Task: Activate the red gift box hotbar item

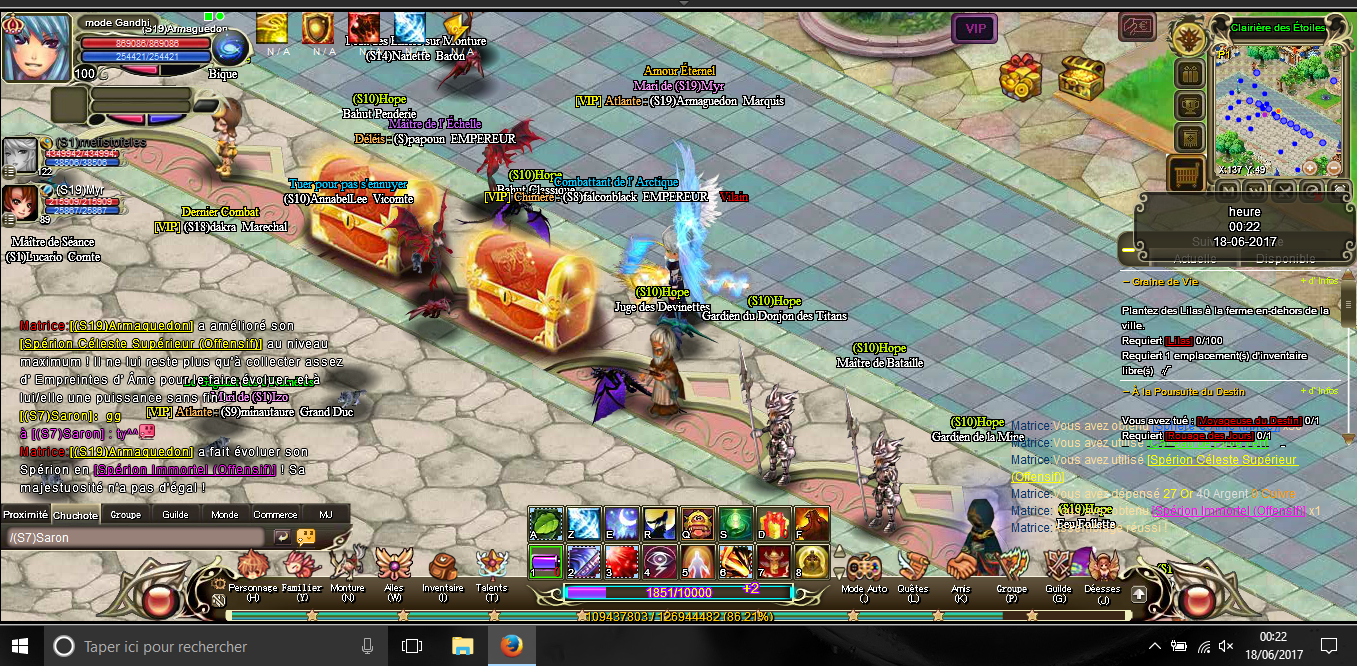Action: [x=773, y=521]
